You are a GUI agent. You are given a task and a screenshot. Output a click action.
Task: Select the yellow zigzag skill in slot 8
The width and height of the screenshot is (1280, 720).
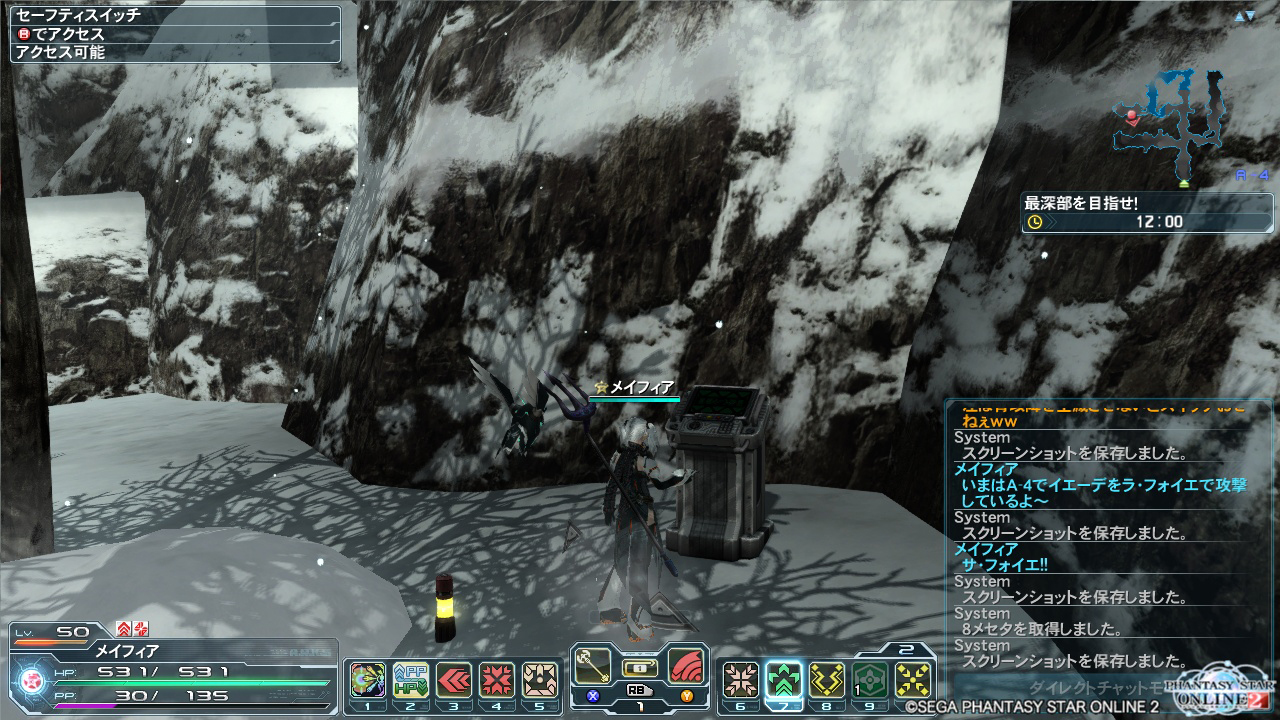[827, 679]
